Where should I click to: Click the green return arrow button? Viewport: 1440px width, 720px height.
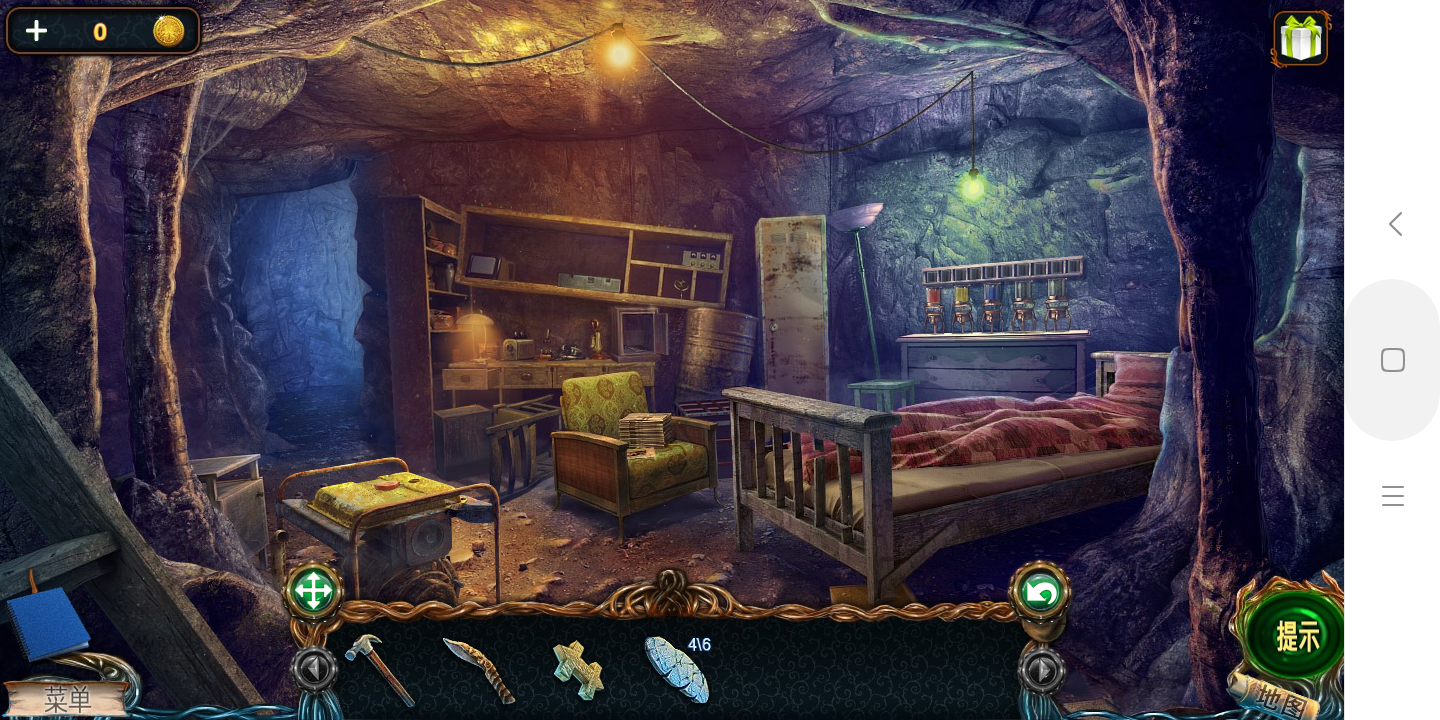(x=1040, y=593)
